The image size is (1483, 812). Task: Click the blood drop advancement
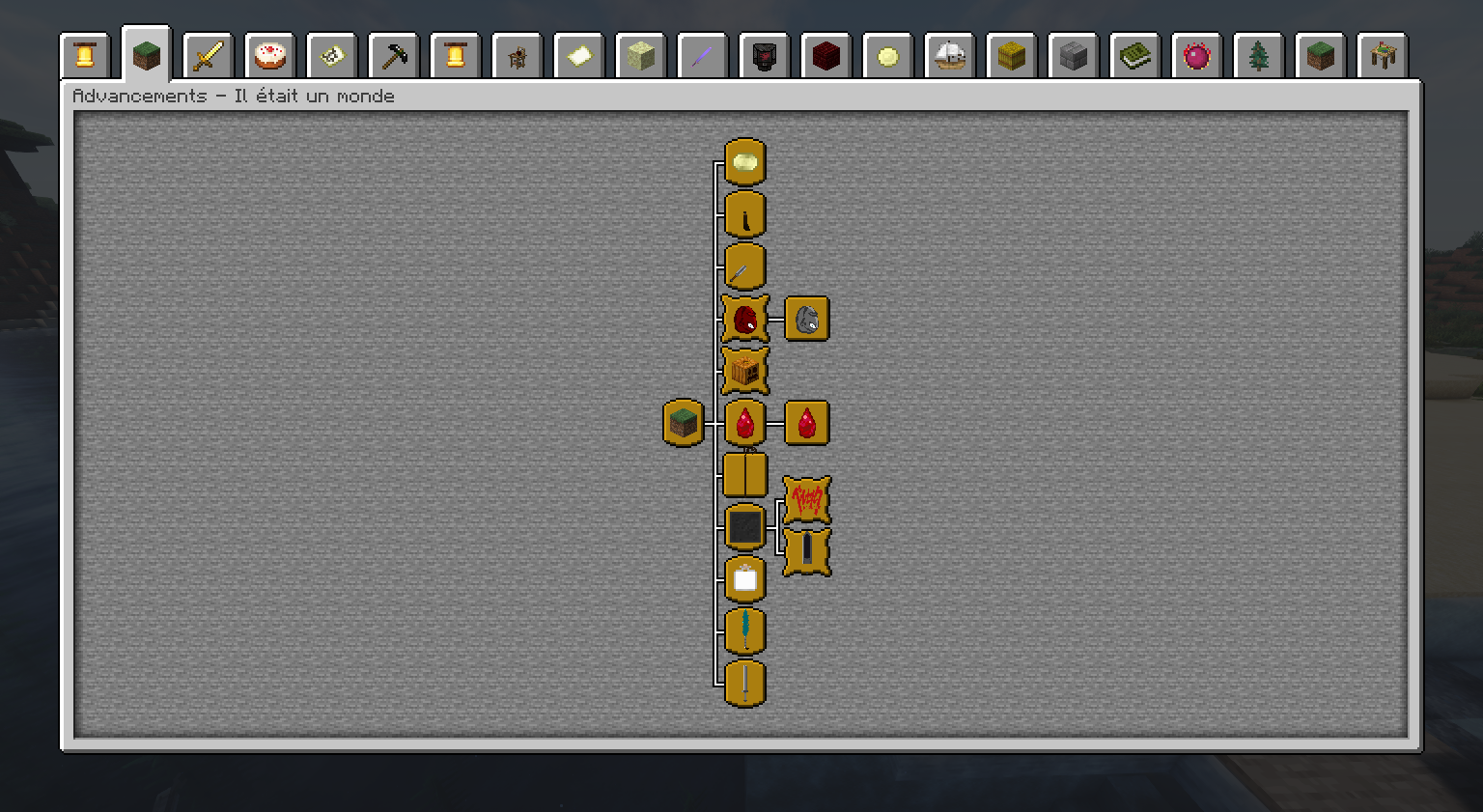743,422
